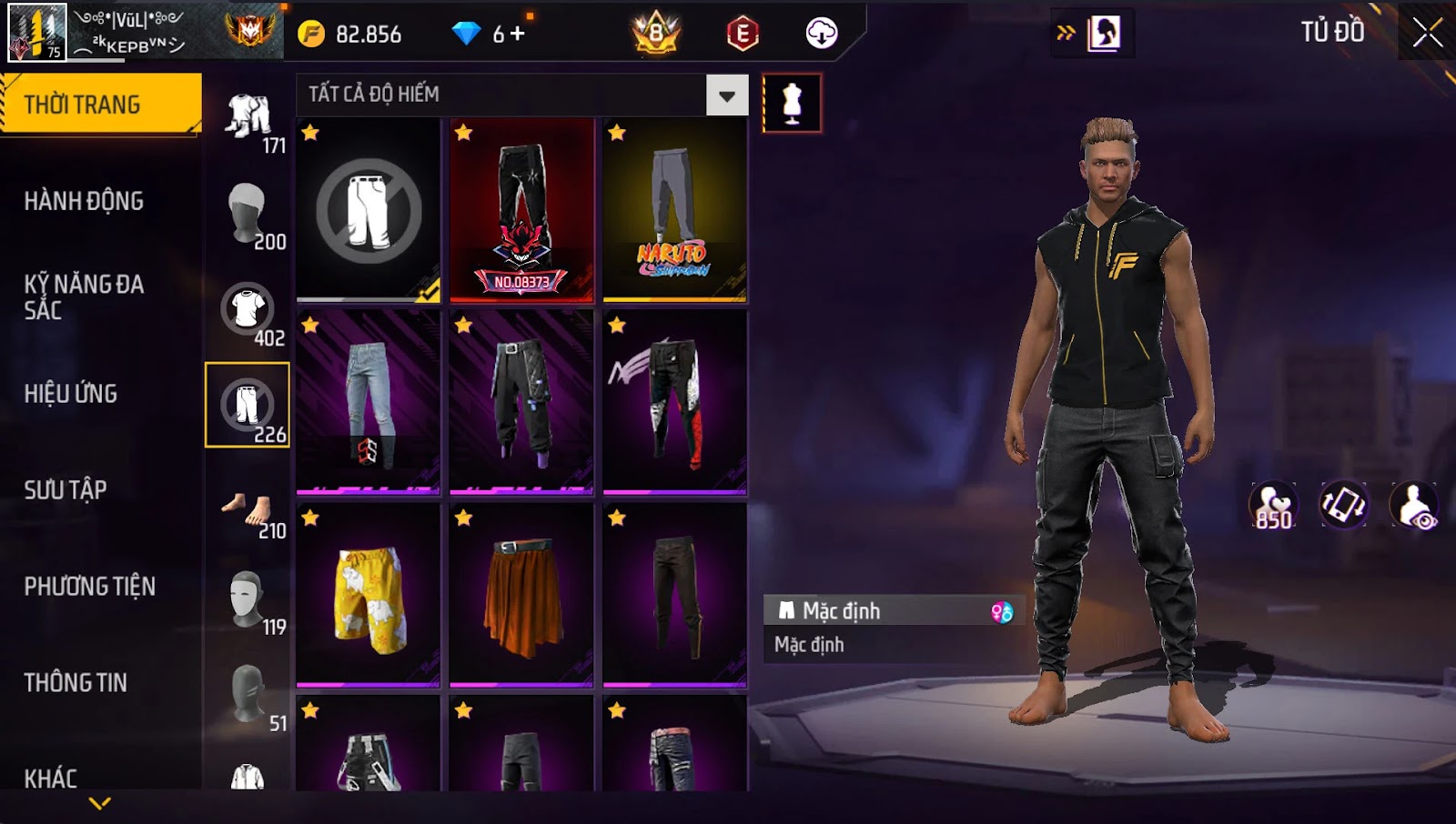Viewport: 1456px width, 824px height.
Task: Open the rarity filter dropdown
Action: [x=726, y=95]
